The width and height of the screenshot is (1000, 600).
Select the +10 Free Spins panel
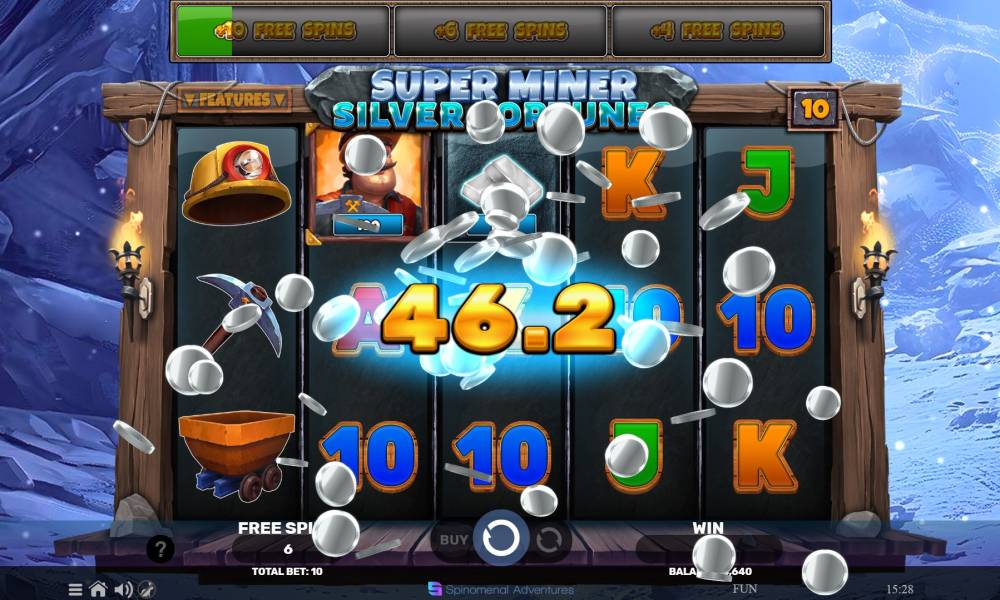coord(283,31)
